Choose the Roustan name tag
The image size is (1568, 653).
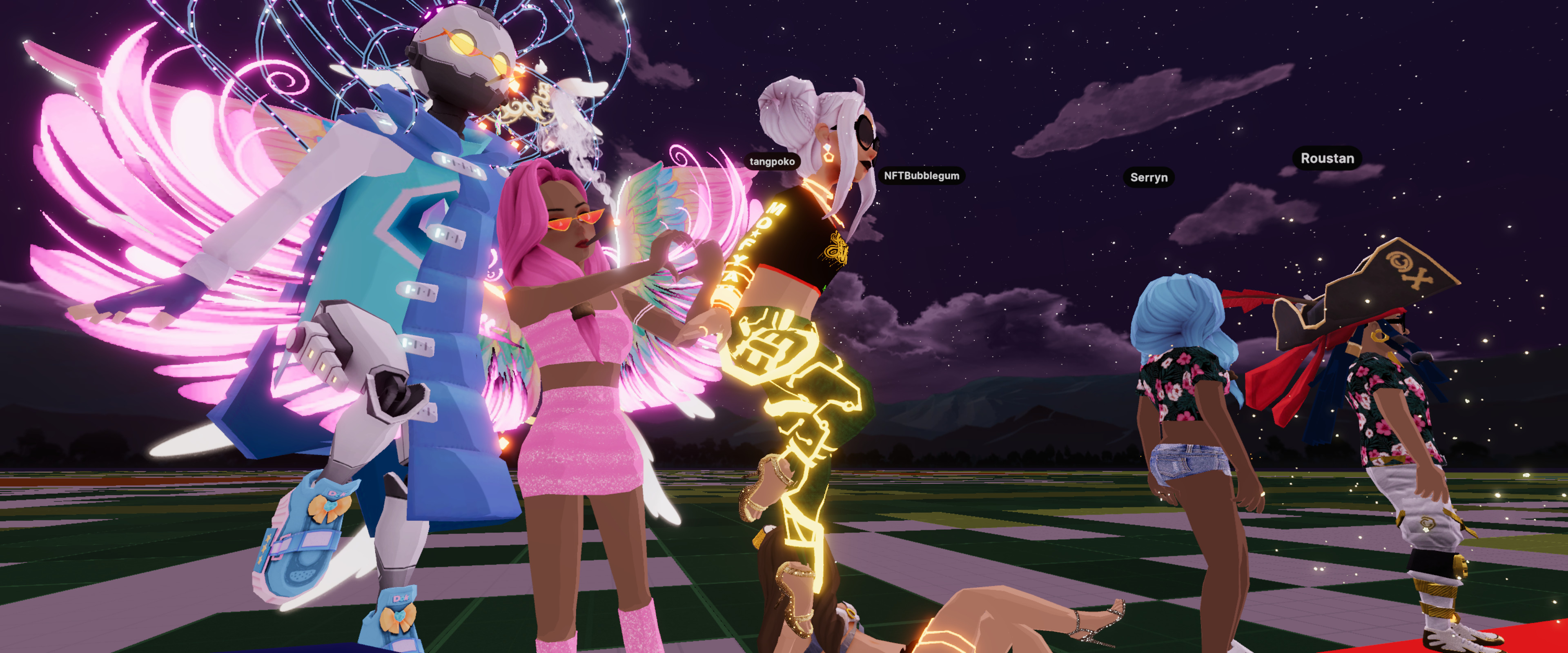tap(1327, 158)
